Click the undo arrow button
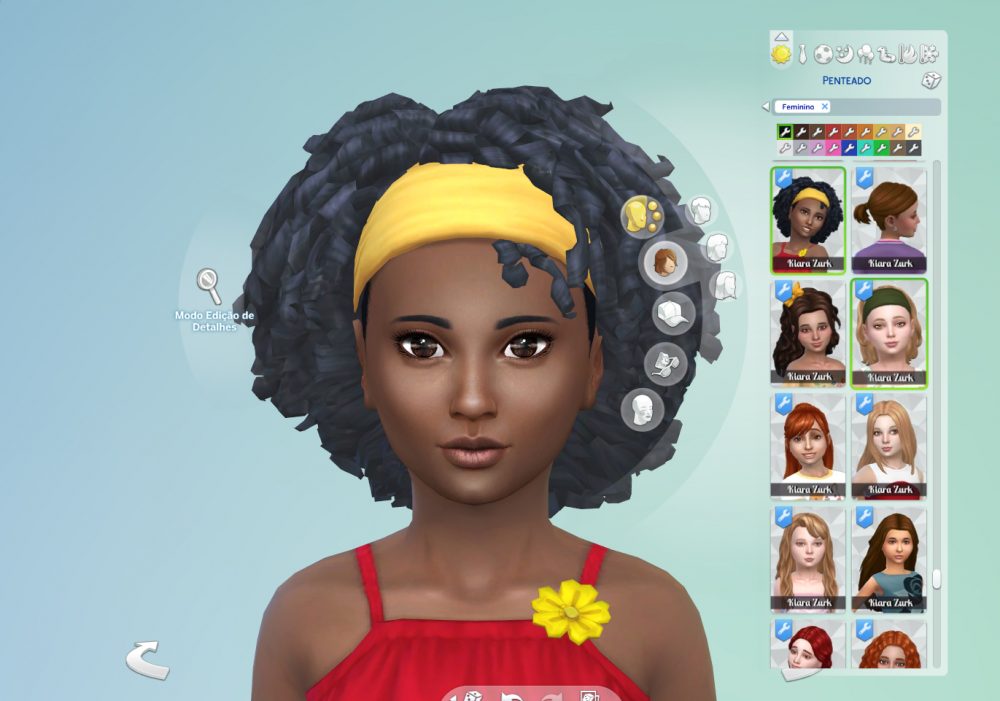This screenshot has width=1000, height=701. (147, 660)
